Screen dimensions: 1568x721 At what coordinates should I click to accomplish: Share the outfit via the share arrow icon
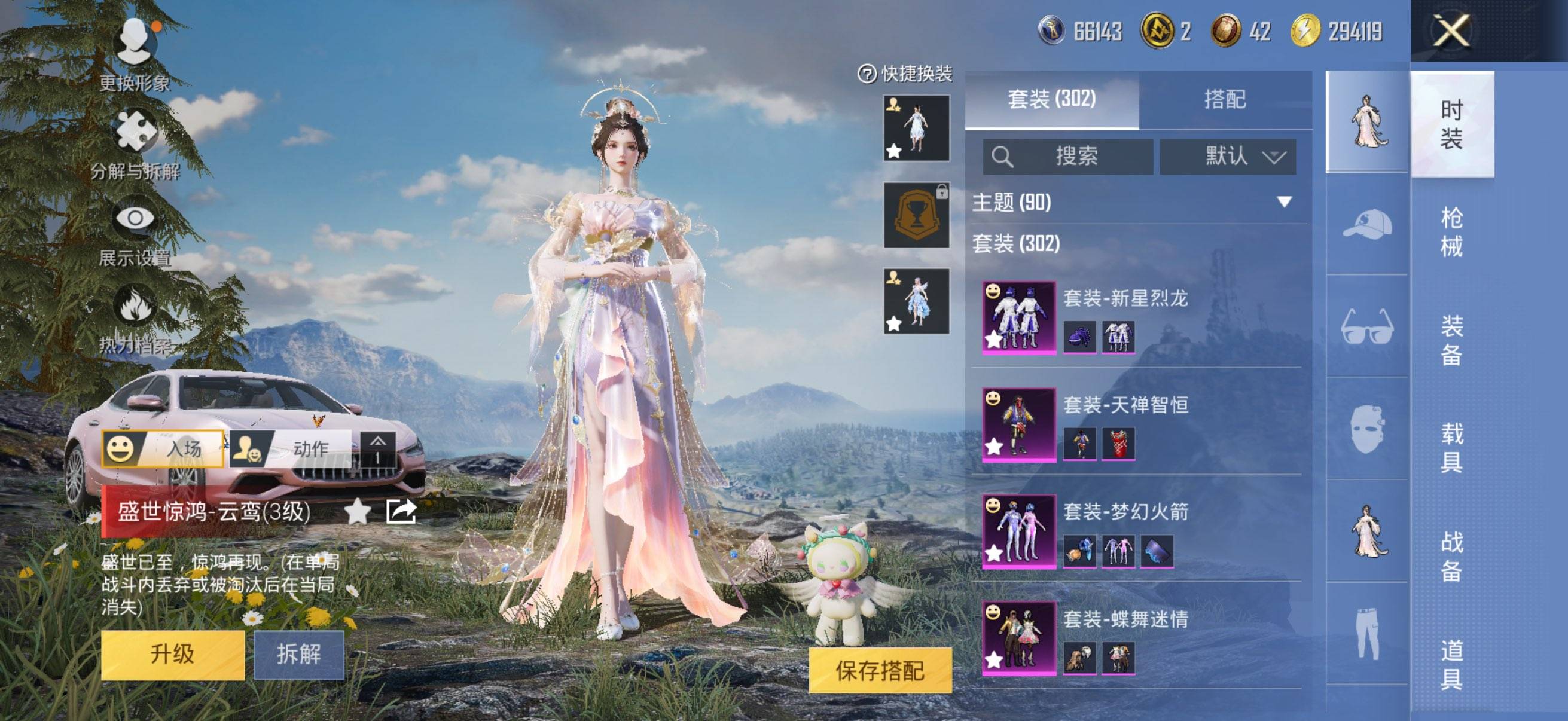click(401, 511)
